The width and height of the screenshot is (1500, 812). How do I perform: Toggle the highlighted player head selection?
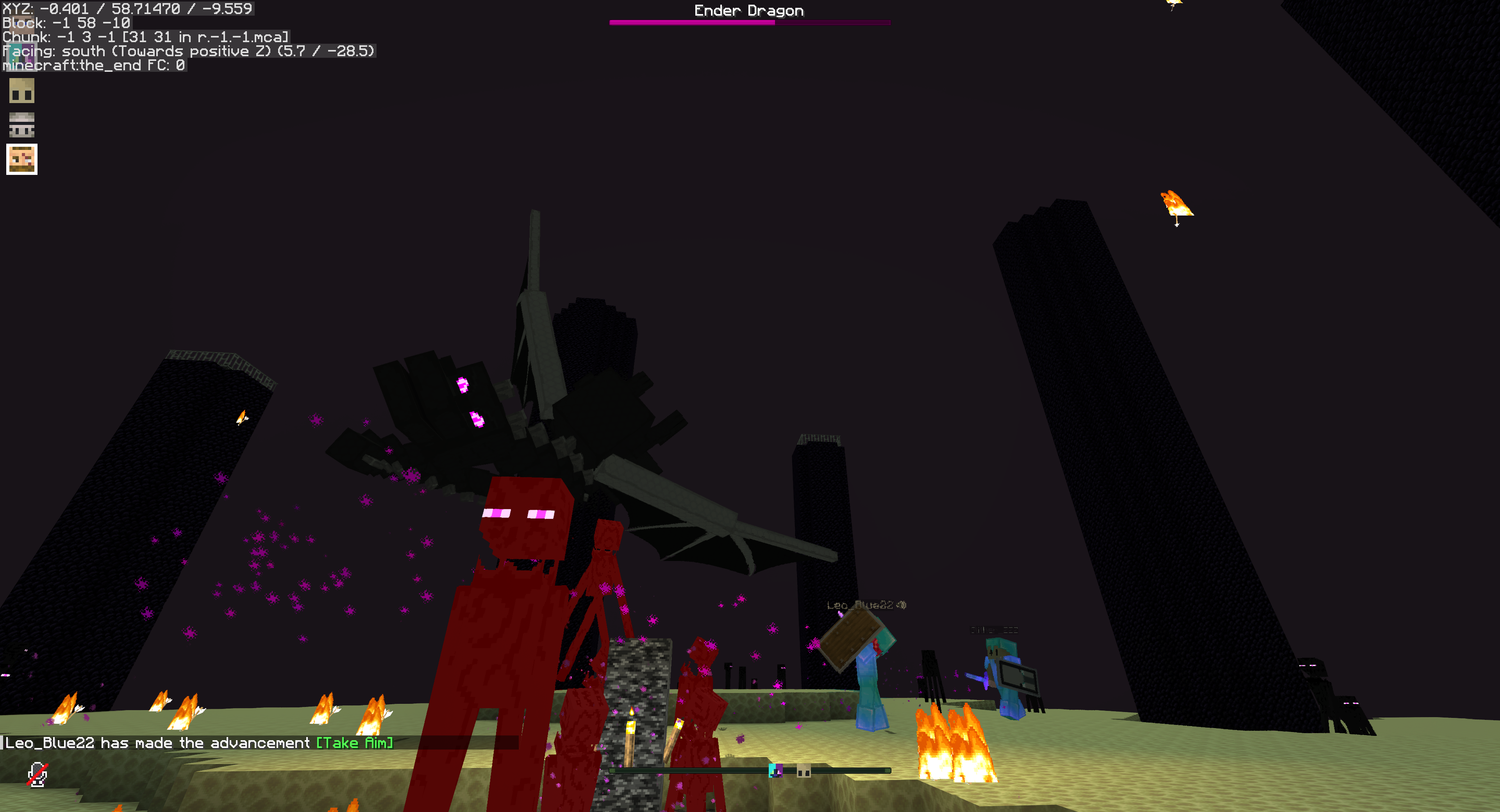coord(21,159)
